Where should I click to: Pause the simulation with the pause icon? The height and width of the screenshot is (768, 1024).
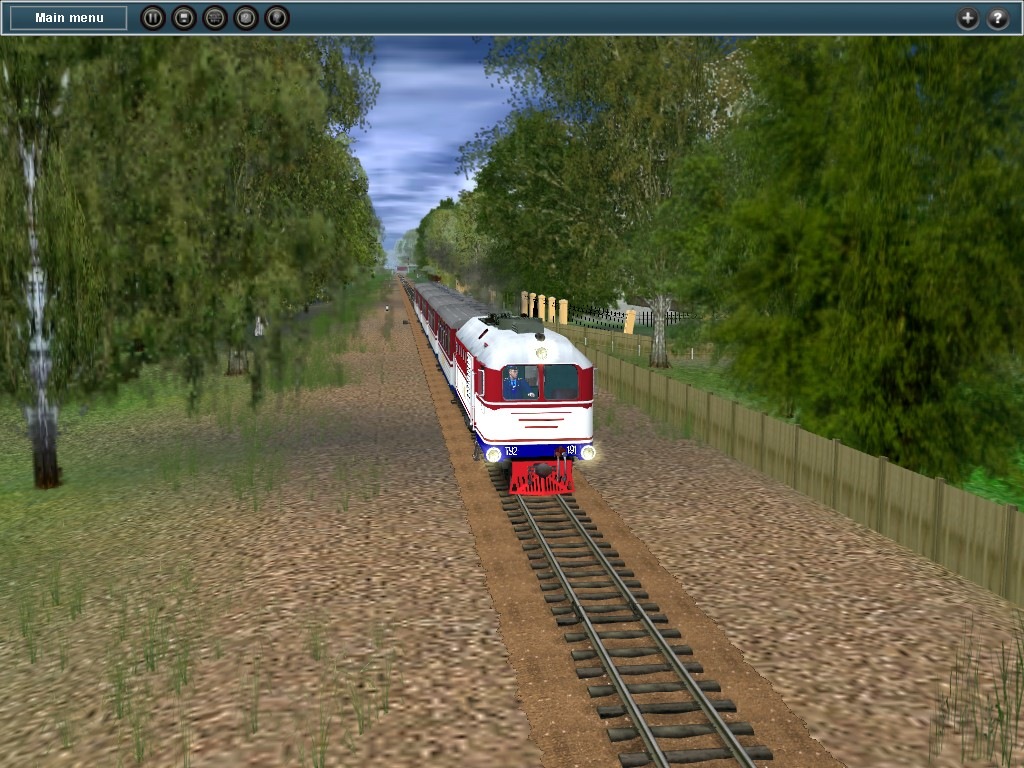pos(152,18)
